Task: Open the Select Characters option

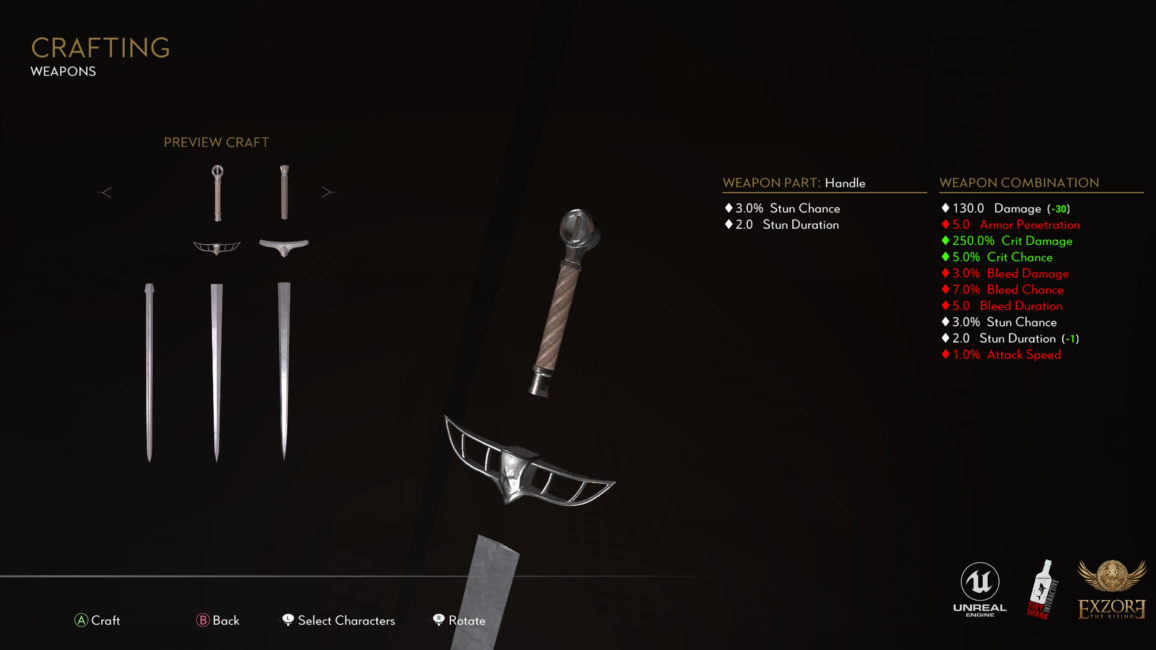Action: point(338,620)
